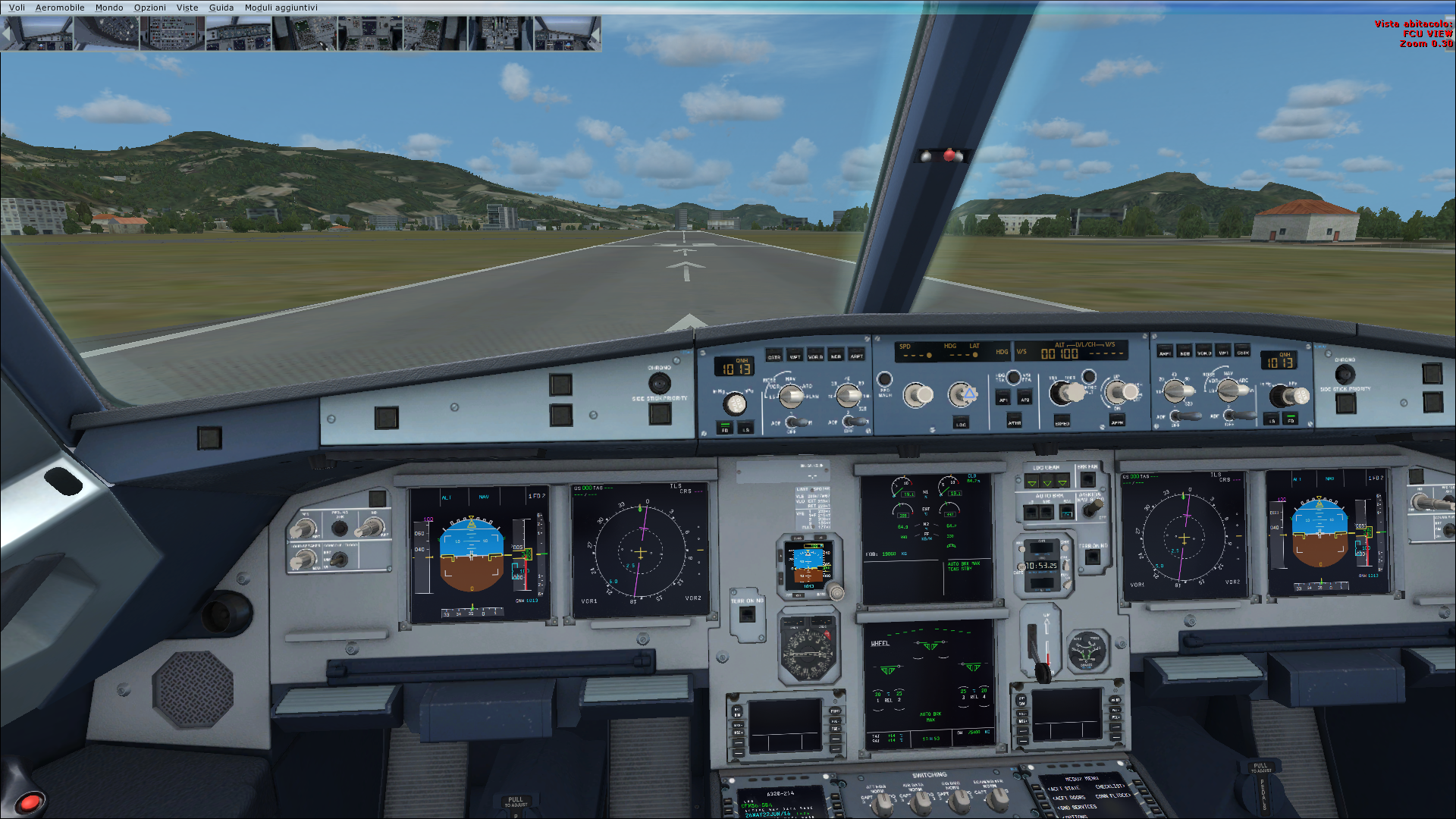Arm the LOC localizer button
Viewport: 1456px width, 819px height.
pyautogui.click(x=961, y=423)
